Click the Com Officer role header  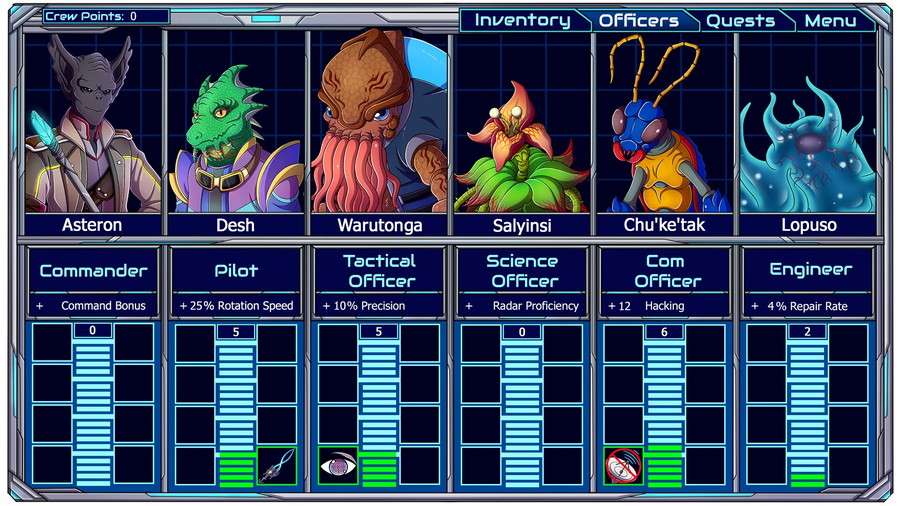(665, 270)
